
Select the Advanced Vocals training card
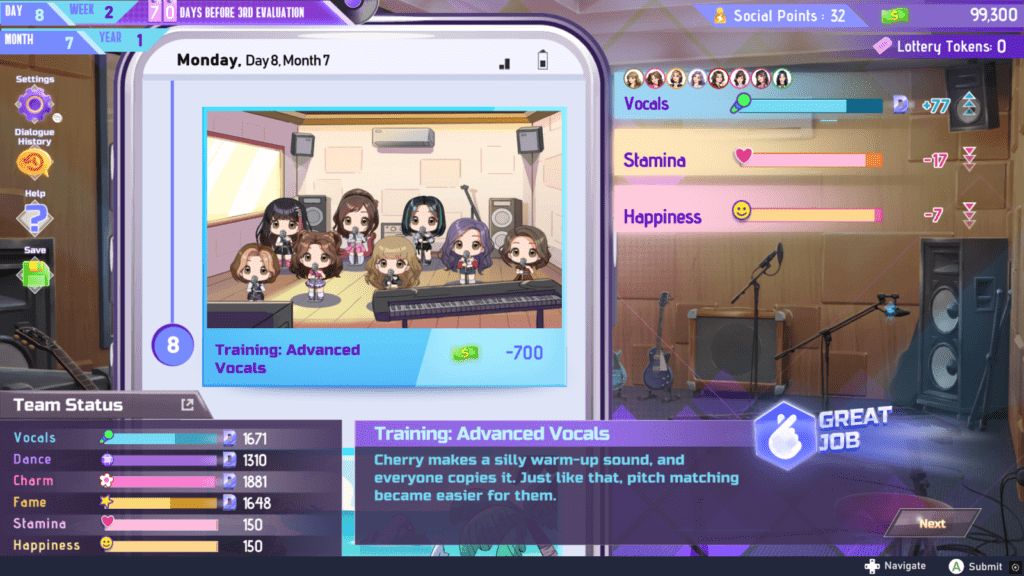[384, 247]
